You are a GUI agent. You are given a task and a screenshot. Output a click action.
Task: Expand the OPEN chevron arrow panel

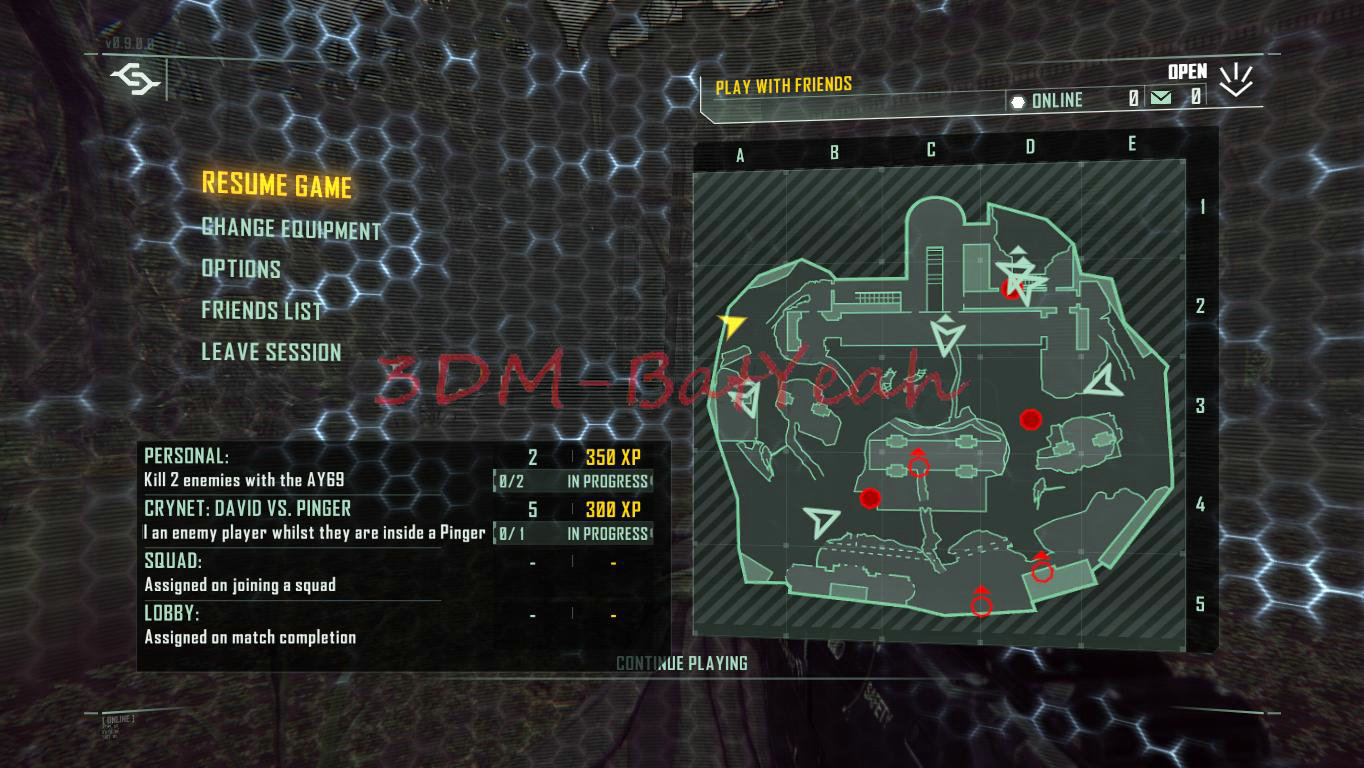[1237, 78]
